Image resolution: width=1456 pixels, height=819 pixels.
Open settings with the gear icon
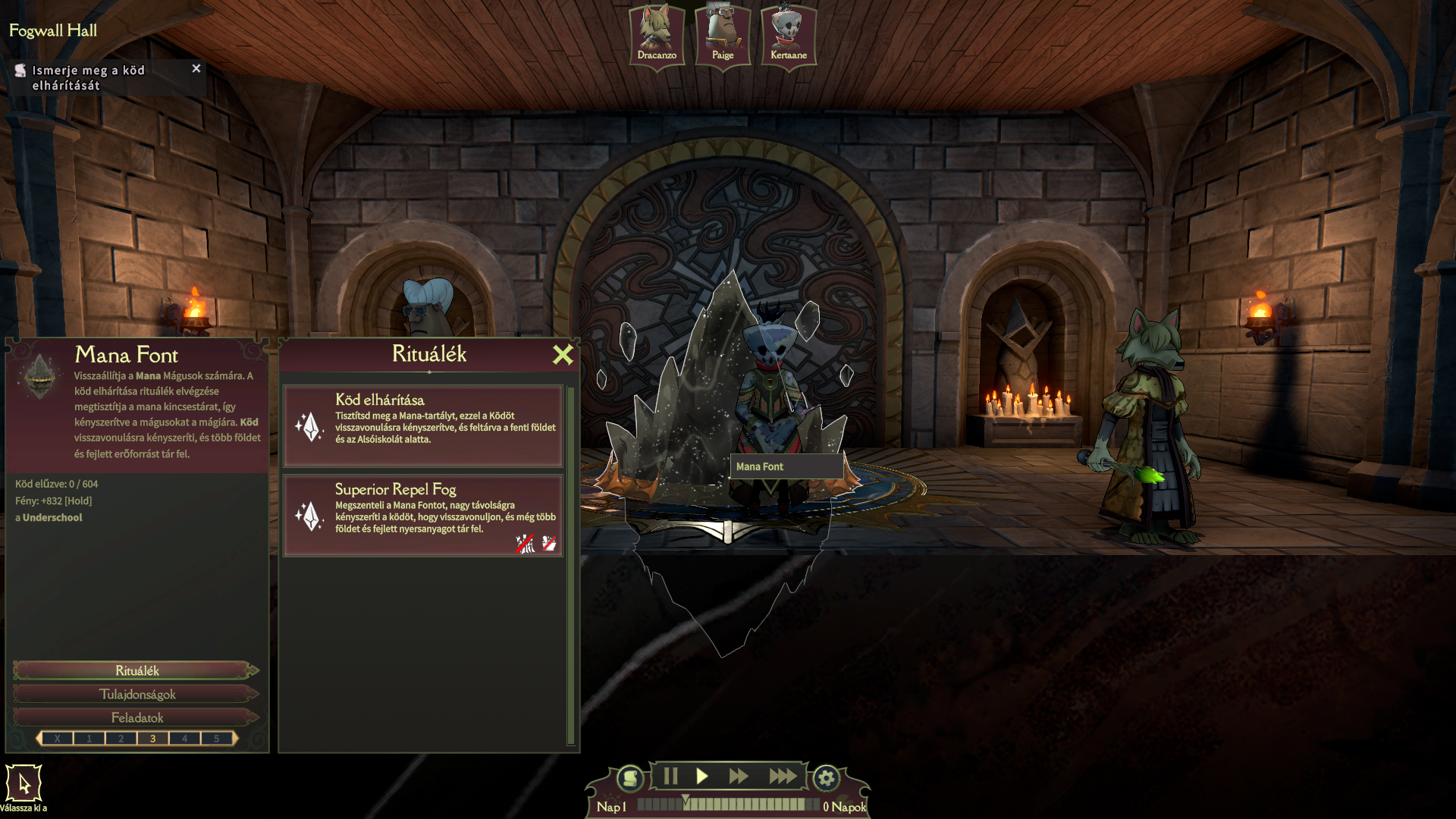[827, 778]
